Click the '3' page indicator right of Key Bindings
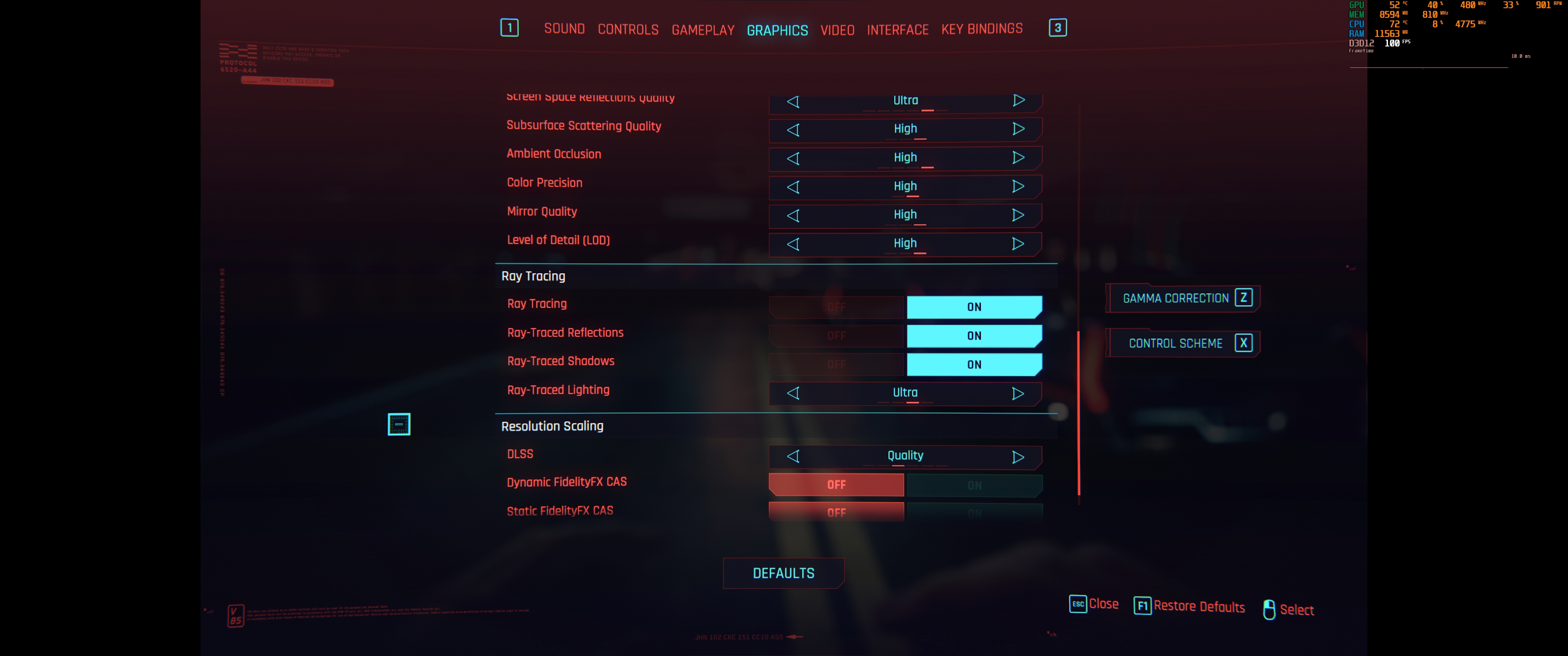The width and height of the screenshot is (1568, 656). [x=1057, y=27]
